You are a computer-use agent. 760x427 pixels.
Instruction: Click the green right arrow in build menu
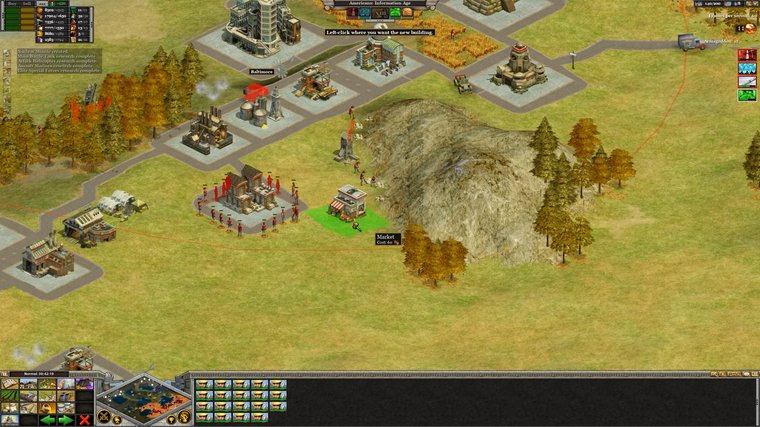coord(65,420)
